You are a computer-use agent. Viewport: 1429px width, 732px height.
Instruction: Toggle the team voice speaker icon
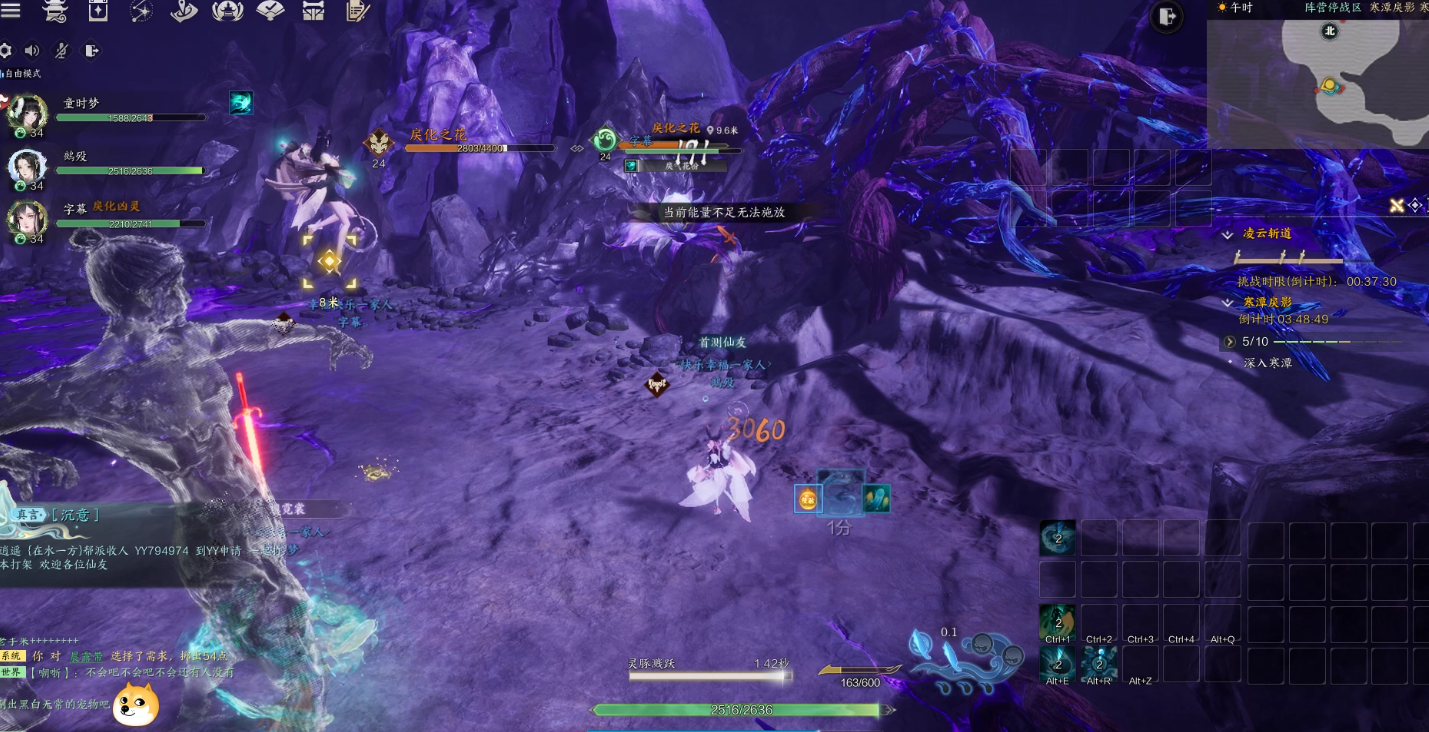[32, 50]
